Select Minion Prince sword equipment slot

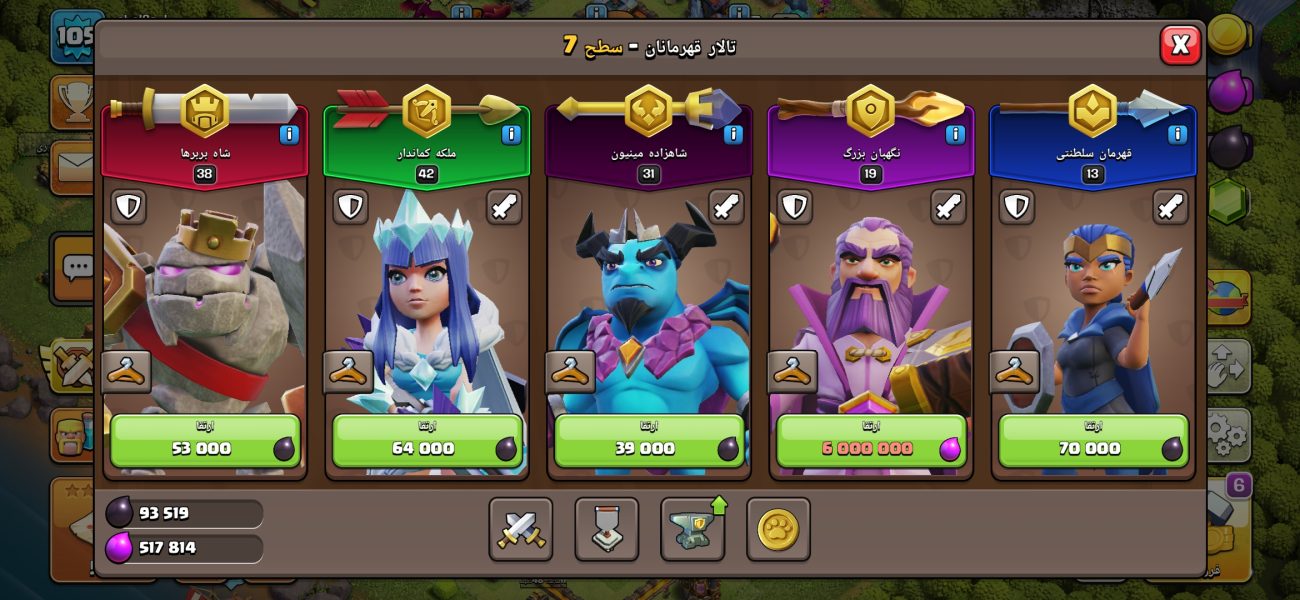726,207
